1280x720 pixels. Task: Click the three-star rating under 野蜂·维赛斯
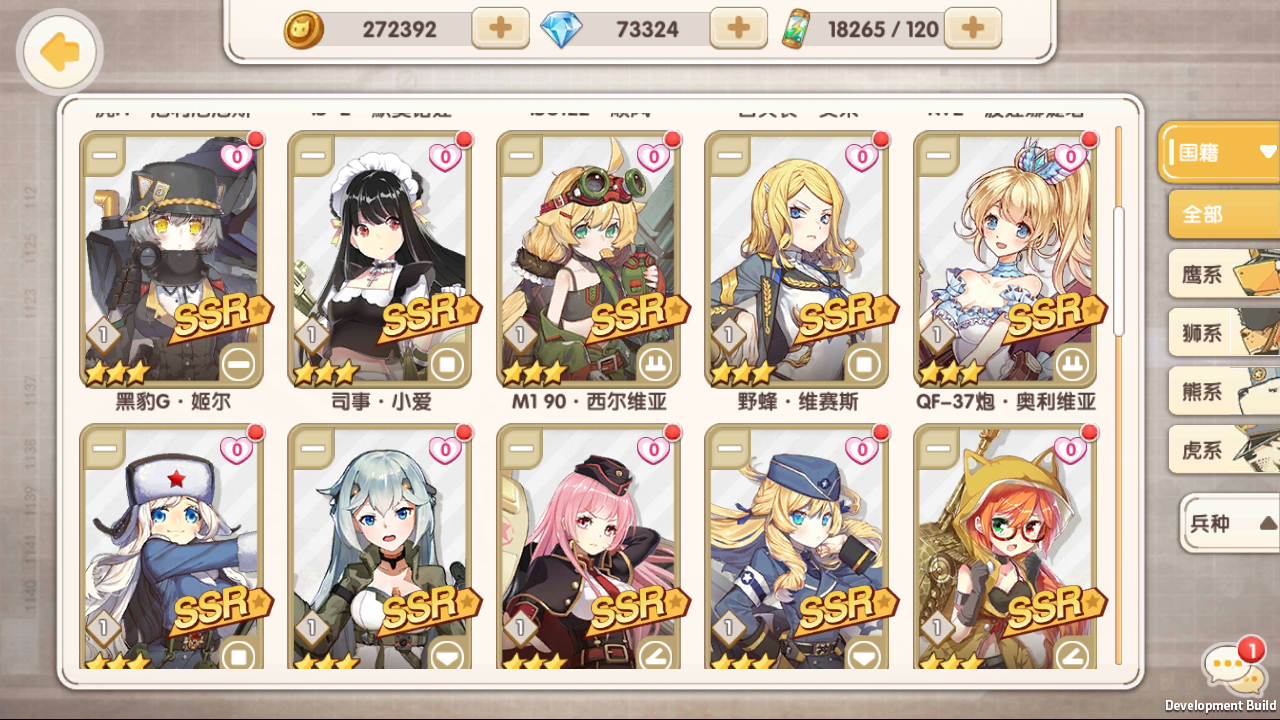pos(742,371)
